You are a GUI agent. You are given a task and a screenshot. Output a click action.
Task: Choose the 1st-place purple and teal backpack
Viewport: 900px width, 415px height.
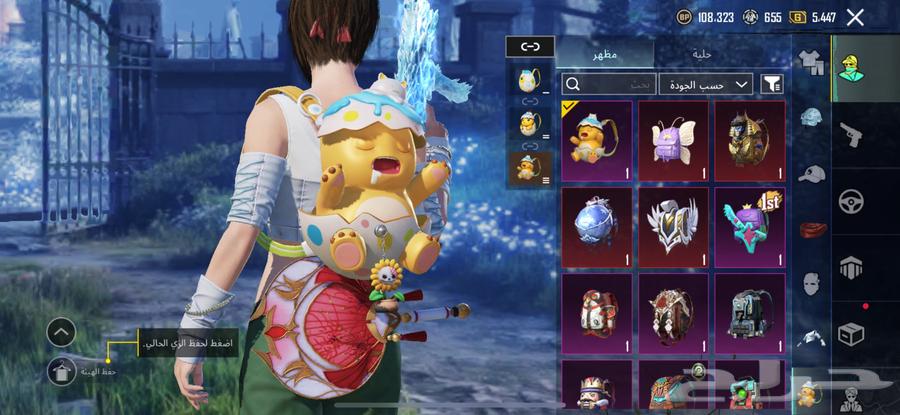click(750, 227)
